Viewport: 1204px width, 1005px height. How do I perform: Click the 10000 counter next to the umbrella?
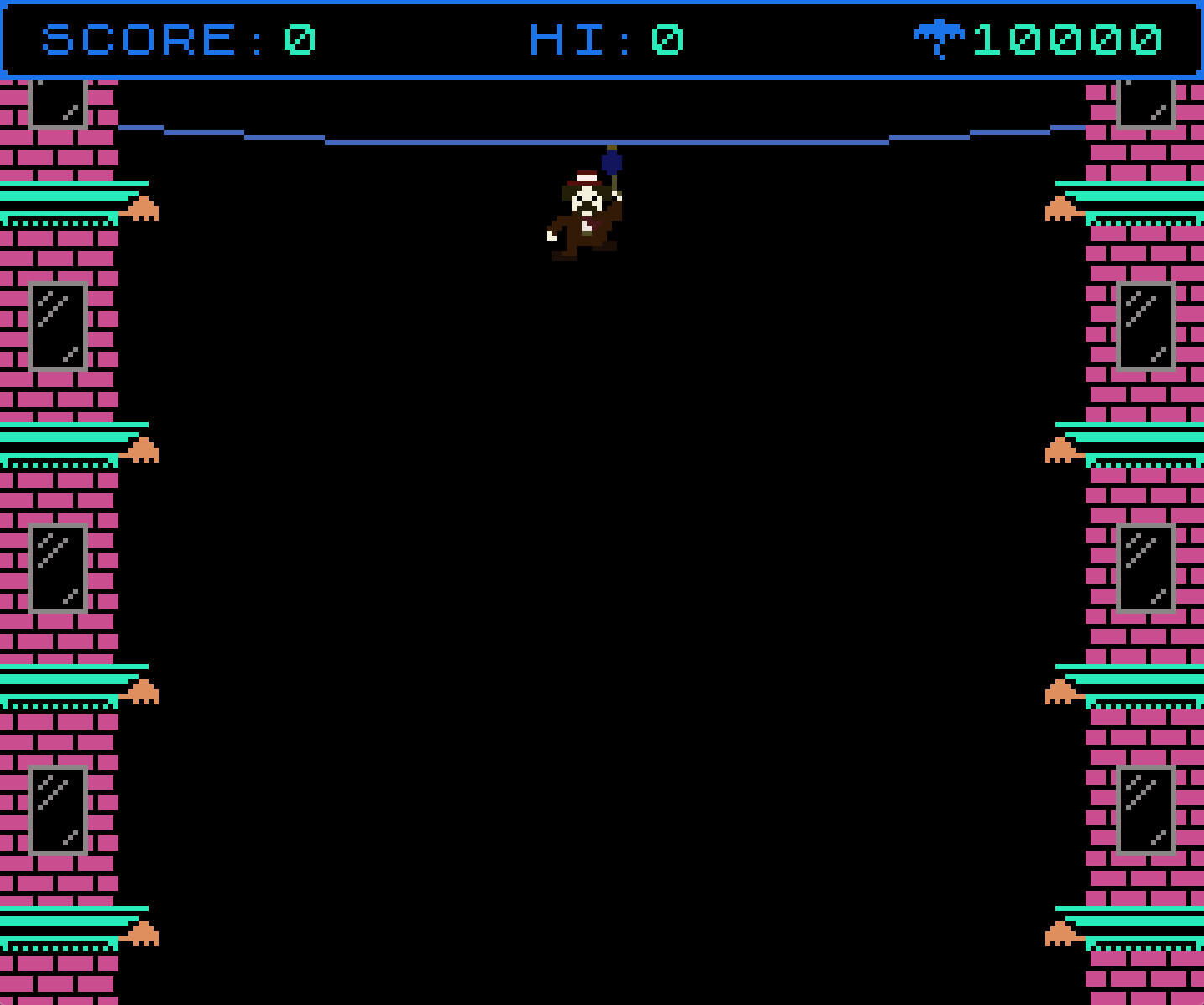(1066, 39)
